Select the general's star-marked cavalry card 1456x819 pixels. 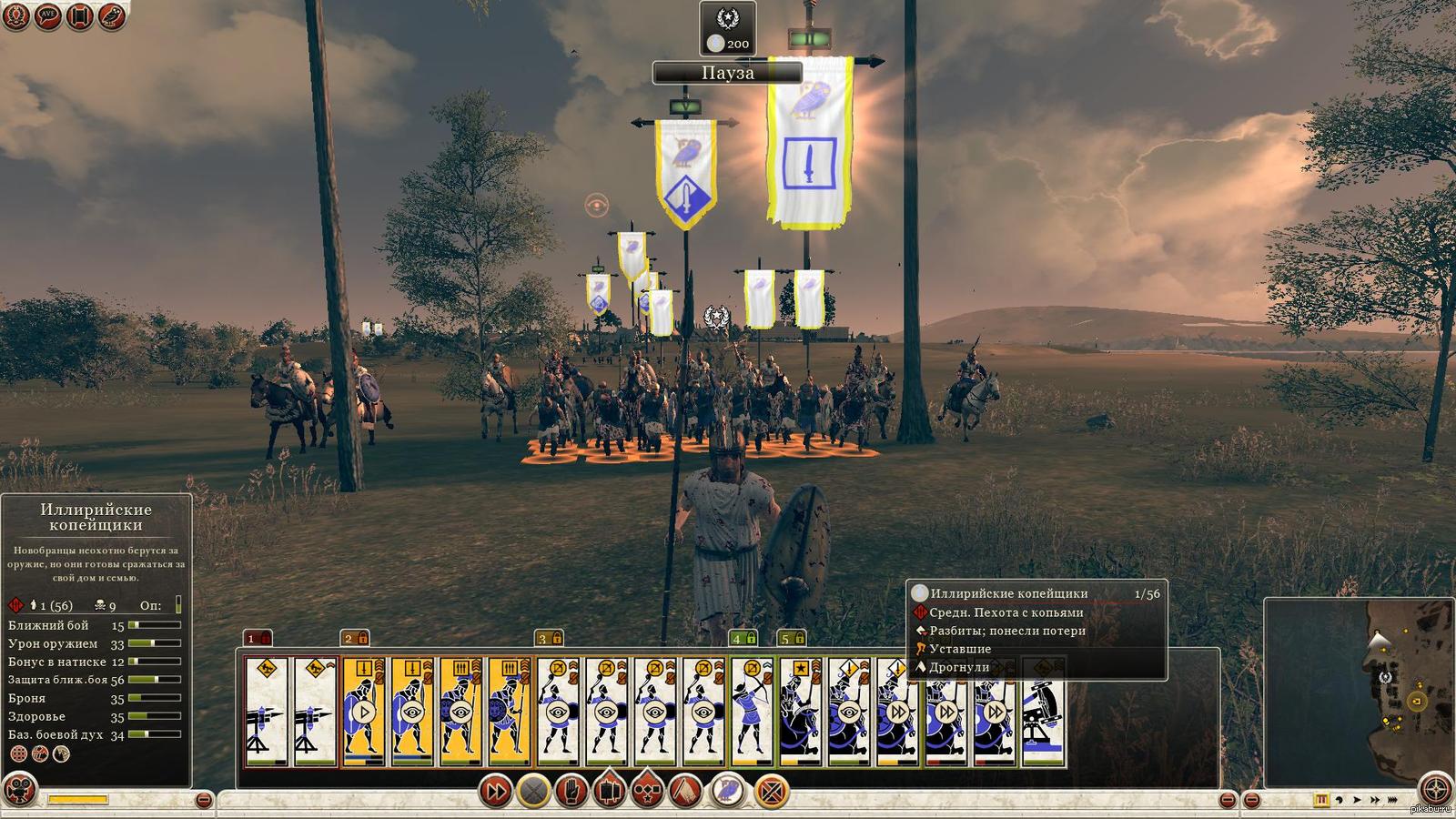(800, 712)
